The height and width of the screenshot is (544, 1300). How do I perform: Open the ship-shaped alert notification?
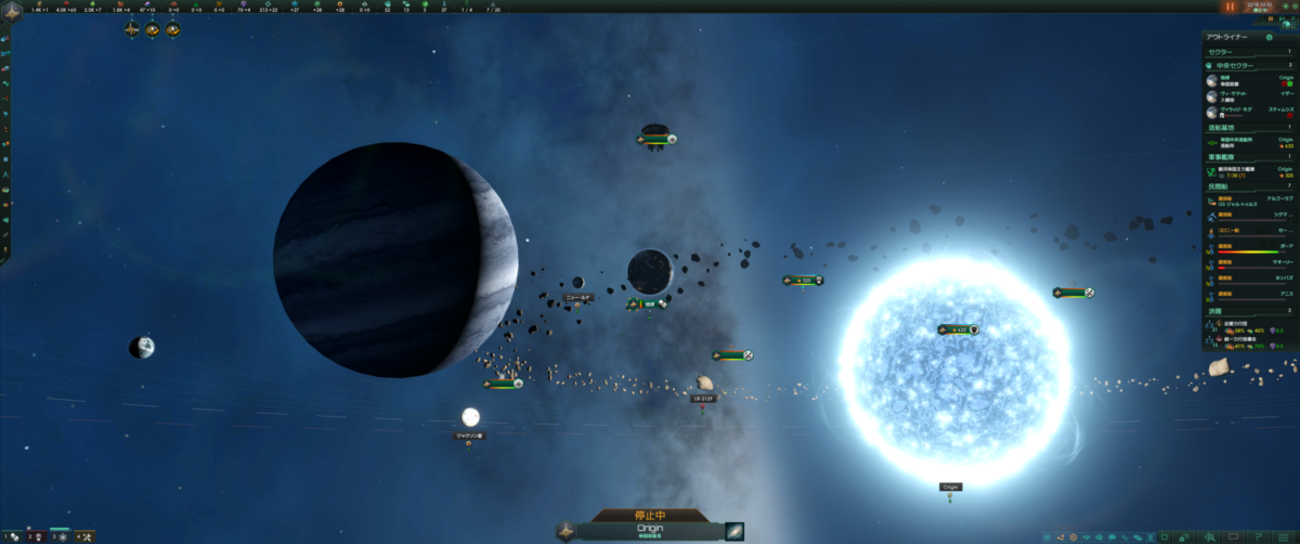click(131, 30)
